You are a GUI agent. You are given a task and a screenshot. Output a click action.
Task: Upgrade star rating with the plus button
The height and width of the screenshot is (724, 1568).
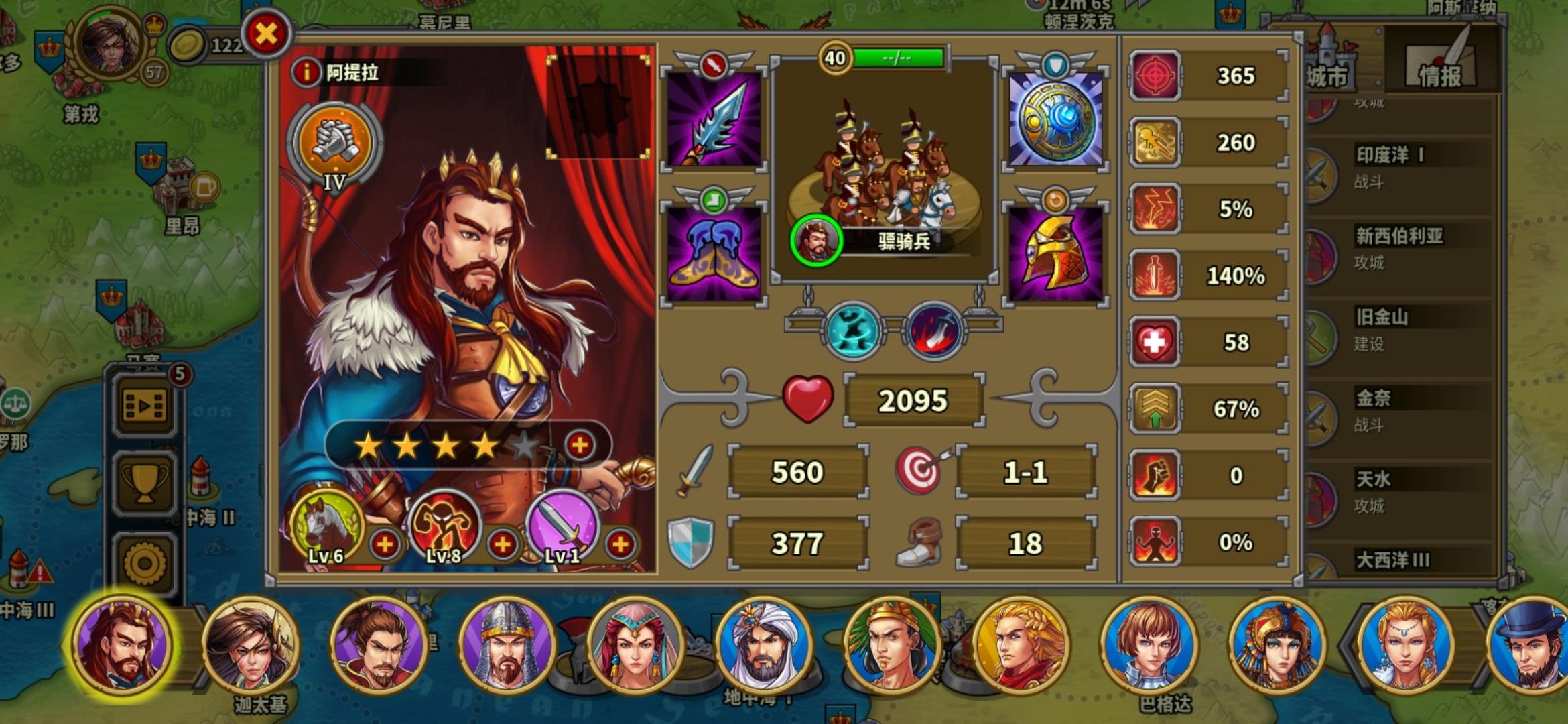point(581,443)
